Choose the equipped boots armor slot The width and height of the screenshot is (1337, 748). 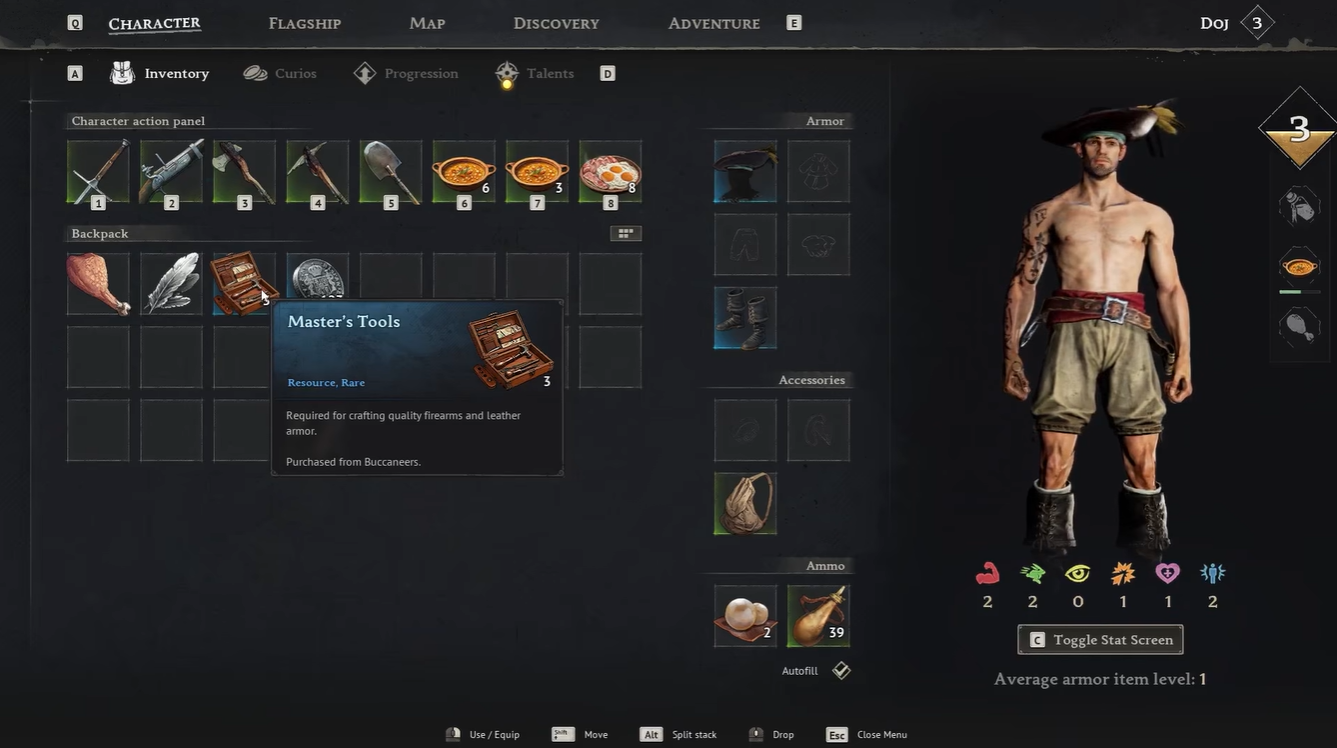tap(745, 318)
